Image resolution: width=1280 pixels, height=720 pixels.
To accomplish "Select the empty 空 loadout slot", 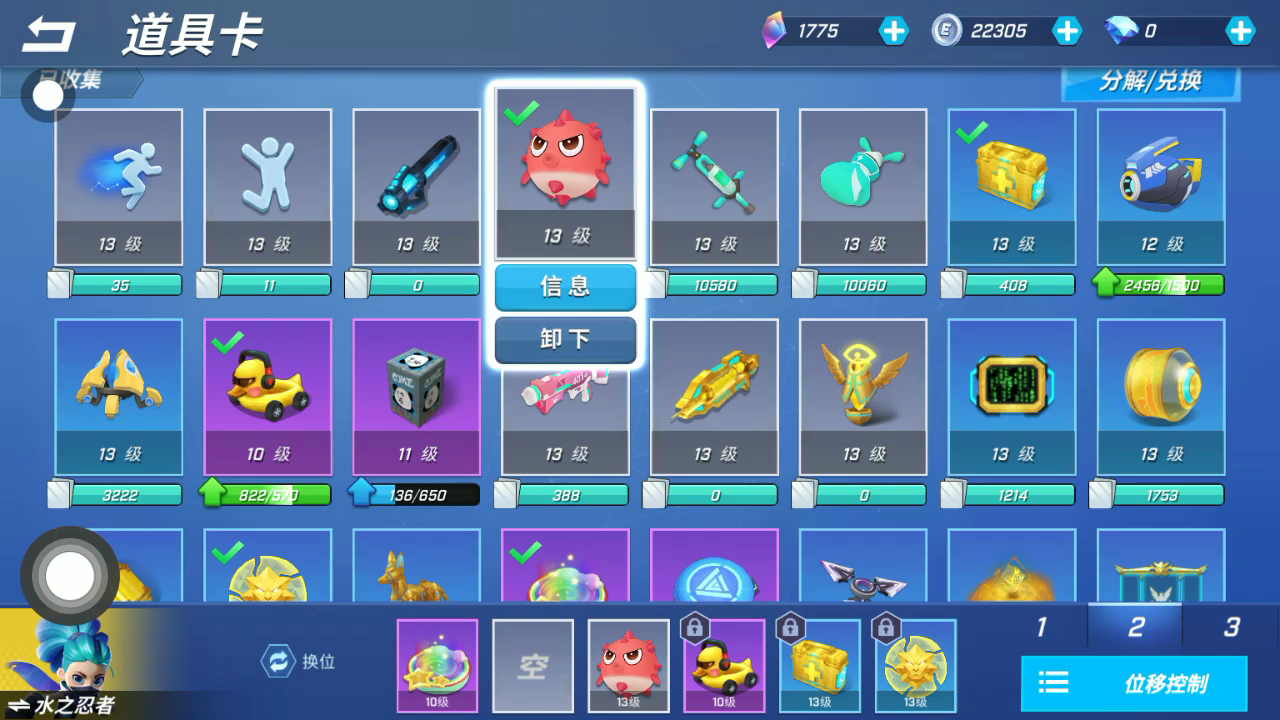I will pyautogui.click(x=533, y=665).
